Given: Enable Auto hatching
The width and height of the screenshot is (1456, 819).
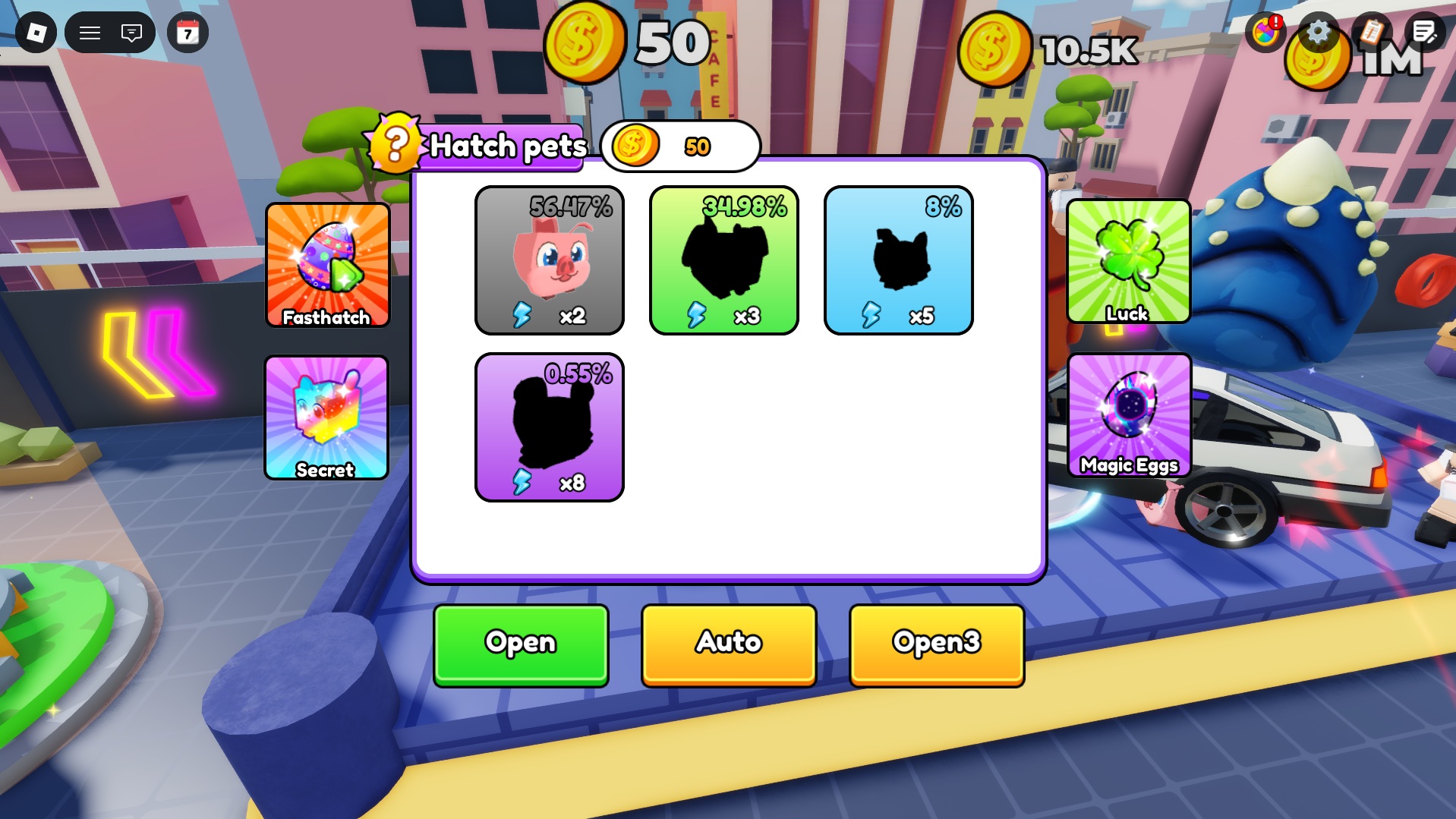Looking at the screenshot, I should [726, 643].
